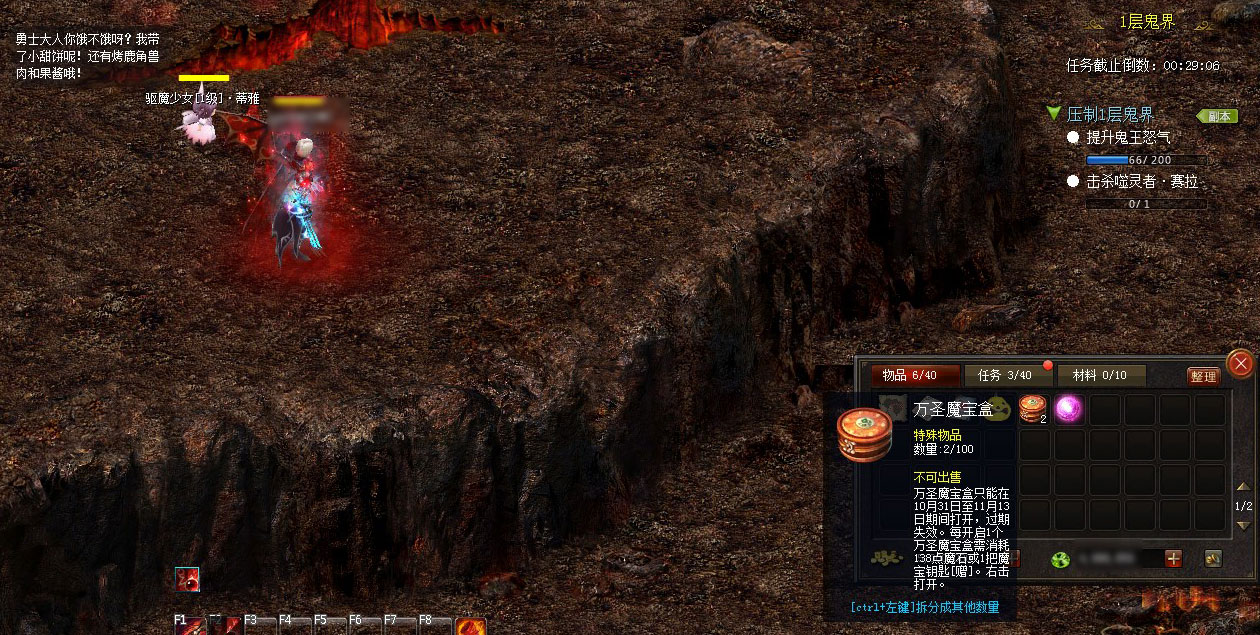This screenshot has width=1260, height=635.
Task: Activate the fiery fist skill icon
Action: [x=470, y=627]
